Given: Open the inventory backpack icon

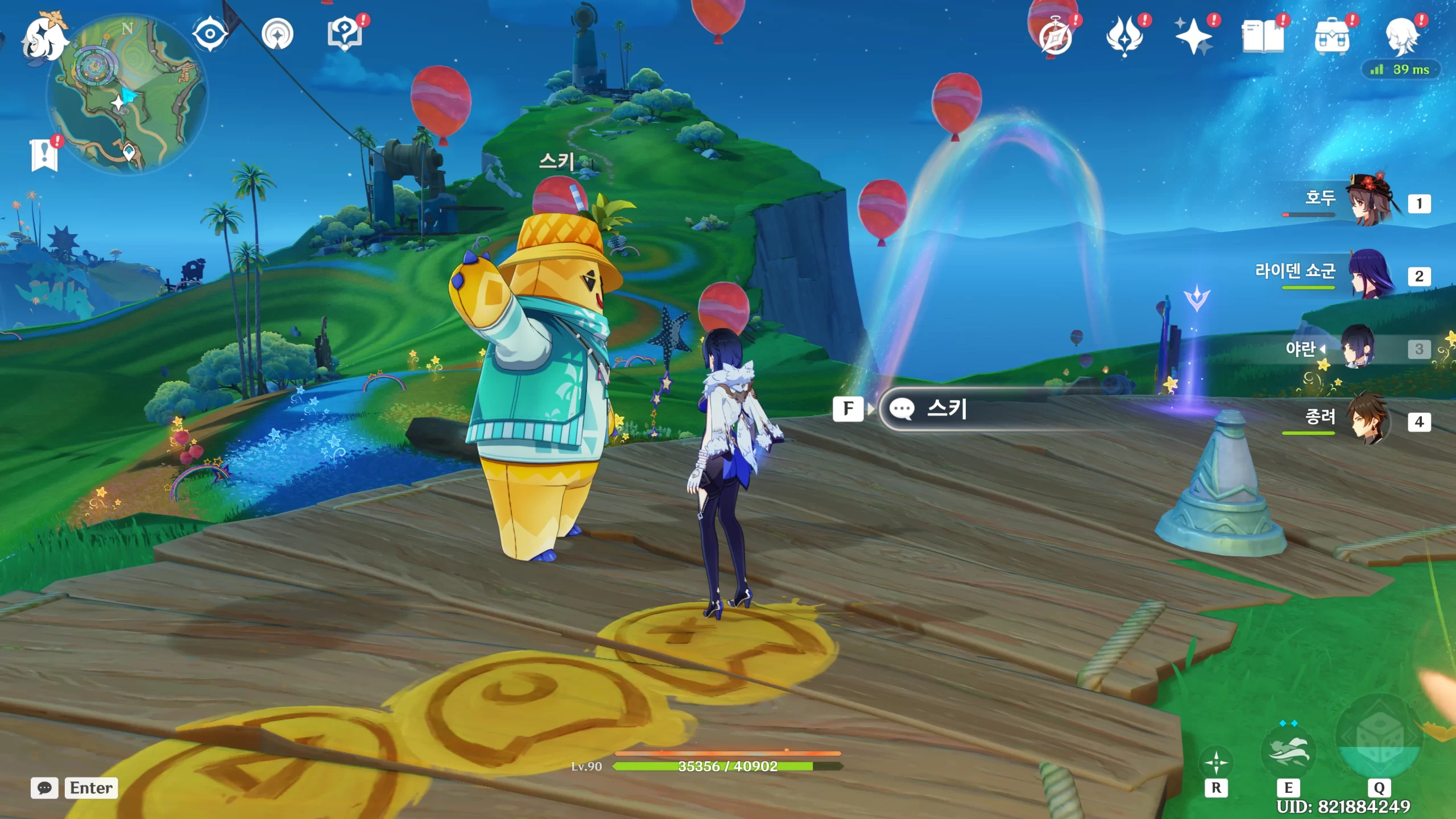Looking at the screenshot, I should click(x=1332, y=36).
